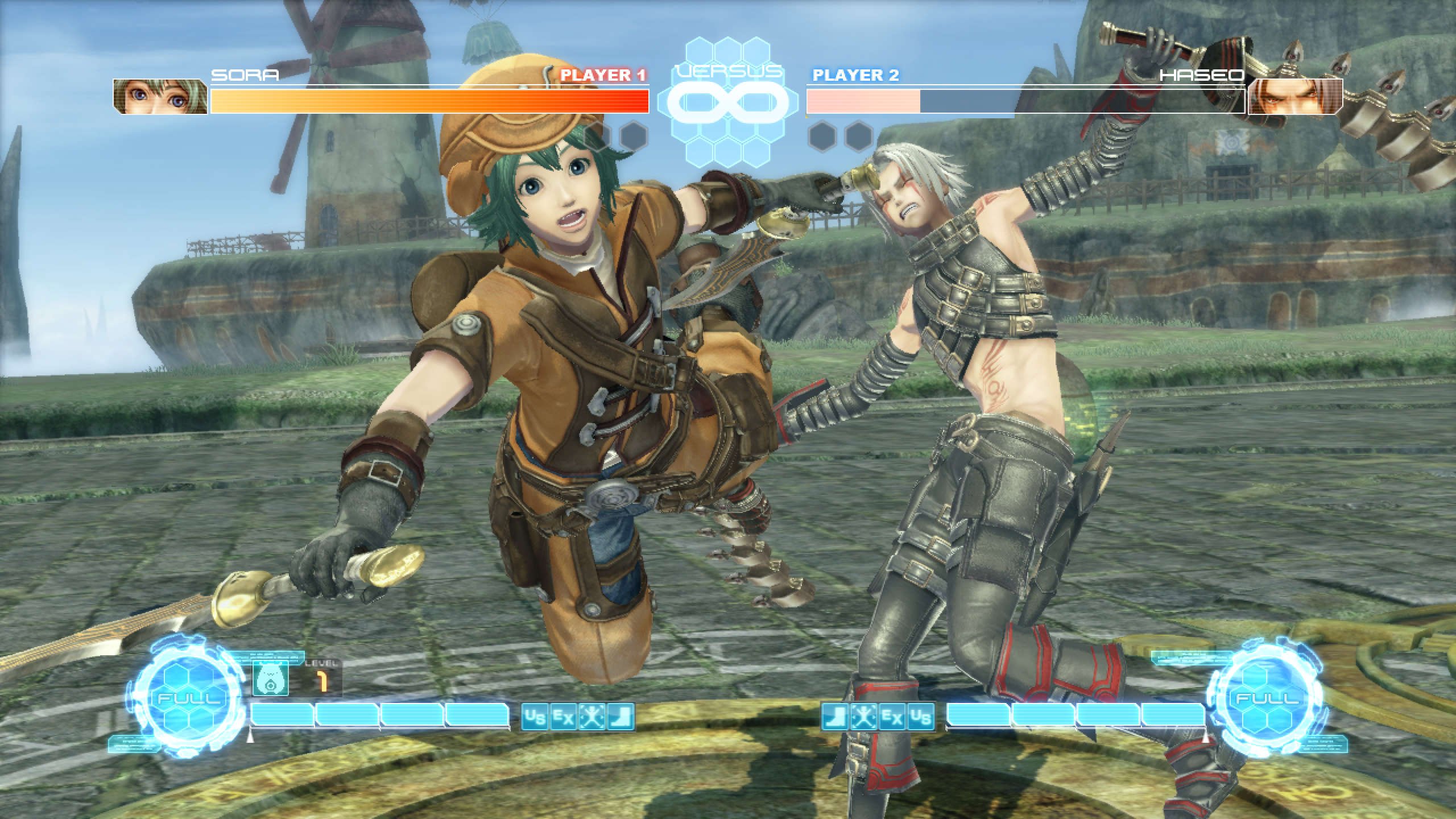
Task: Activate Player 2's US ability icon
Action: pyautogui.click(x=921, y=718)
